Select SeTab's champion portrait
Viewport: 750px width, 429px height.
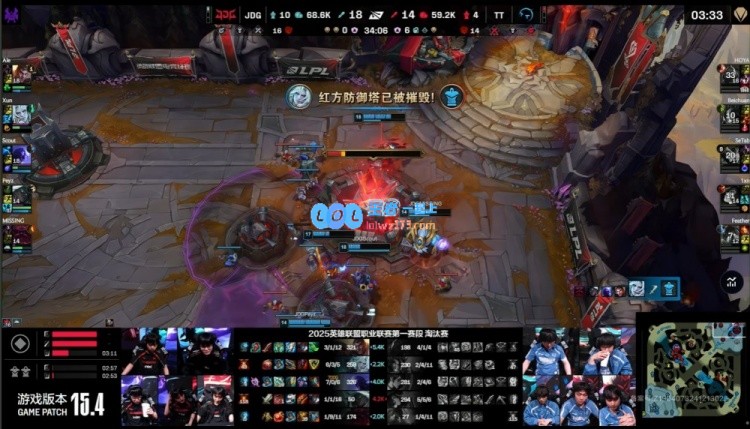[x=730, y=157]
